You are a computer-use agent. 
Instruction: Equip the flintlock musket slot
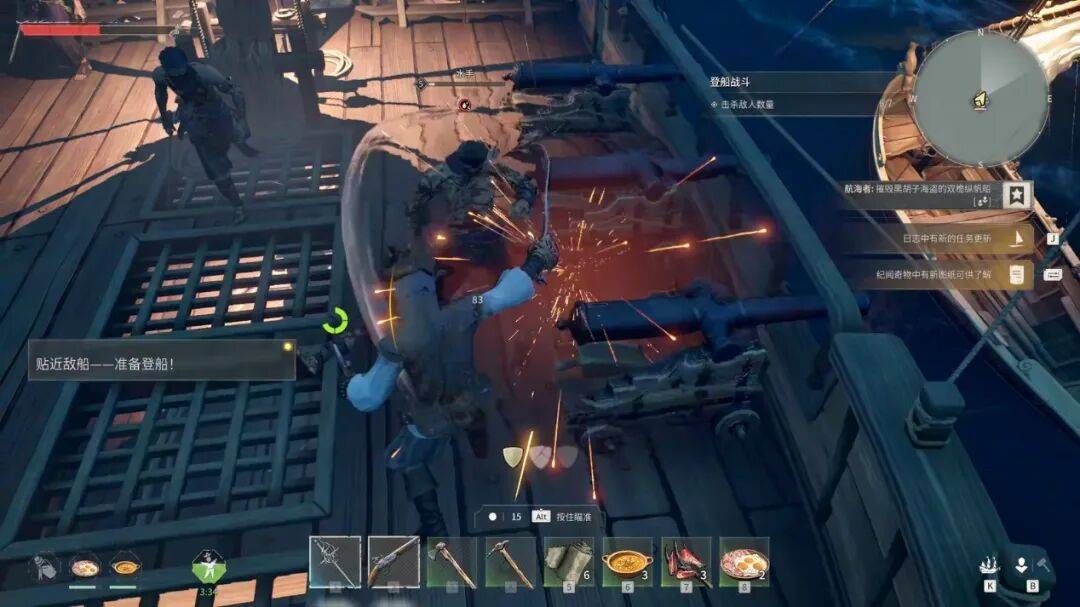click(393, 562)
